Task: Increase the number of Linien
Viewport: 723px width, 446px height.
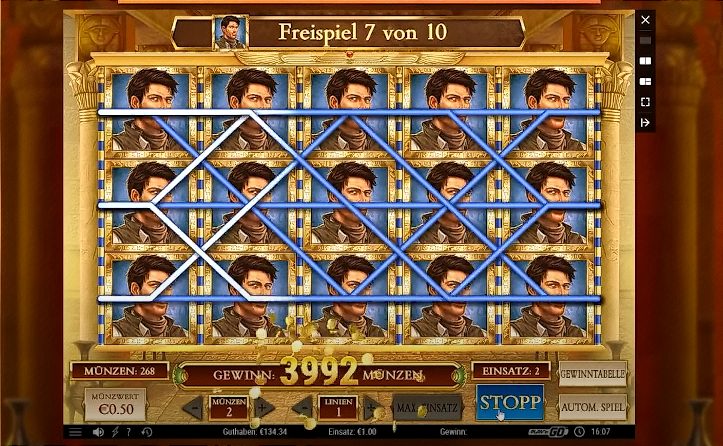Action: point(371,408)
